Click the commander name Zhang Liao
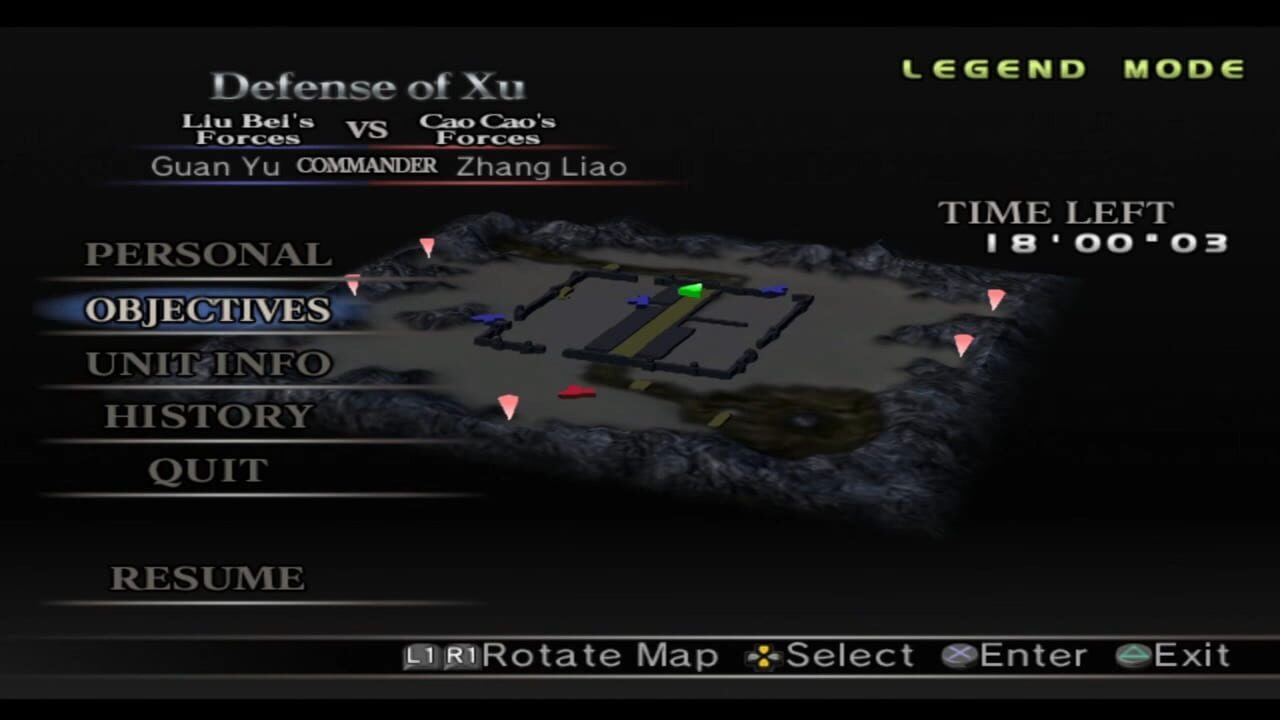This screenshot has width=1280, height=720. [541, 167]
